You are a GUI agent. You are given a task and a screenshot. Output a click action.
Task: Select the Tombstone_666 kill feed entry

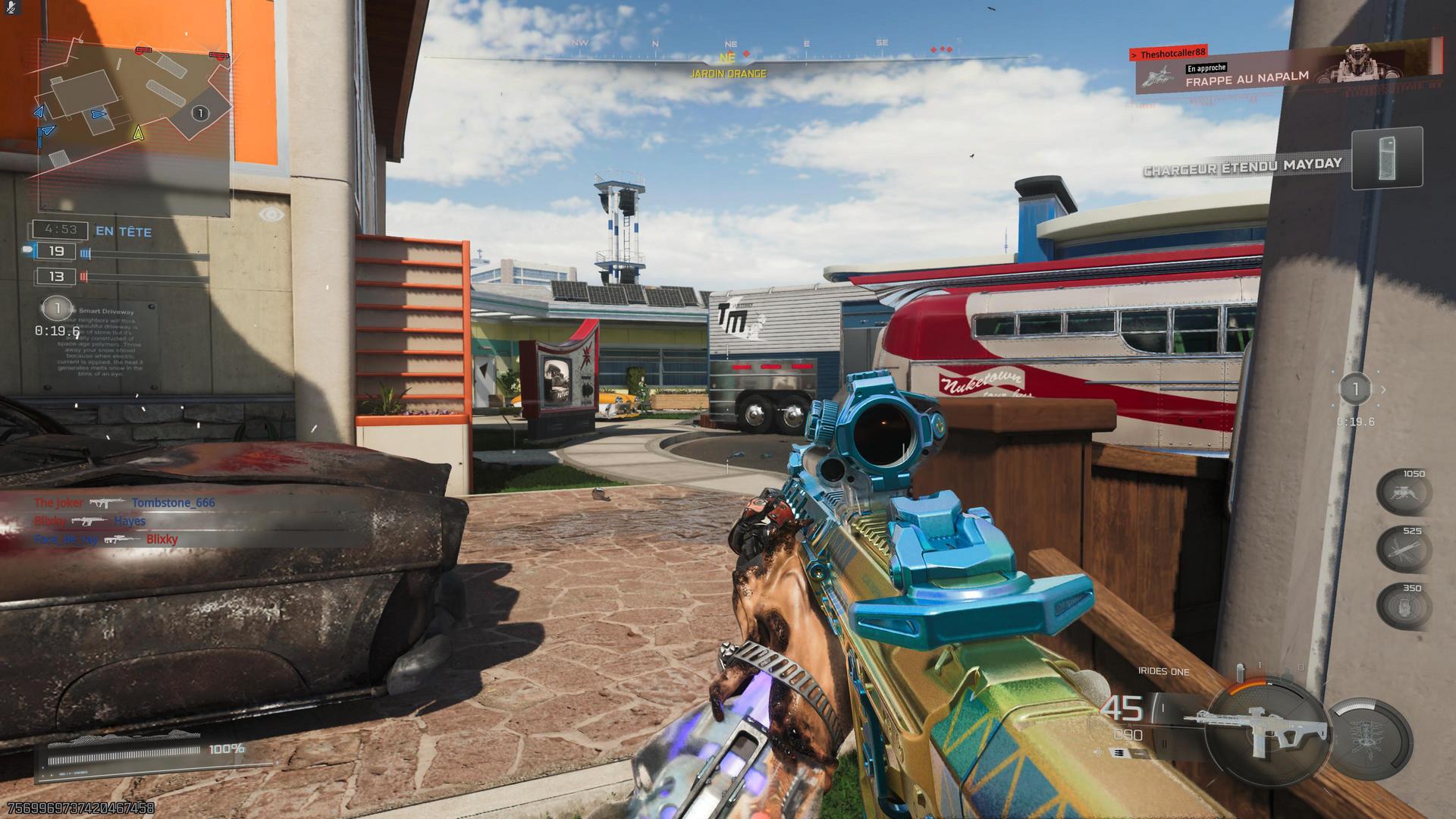coord(173,503)
